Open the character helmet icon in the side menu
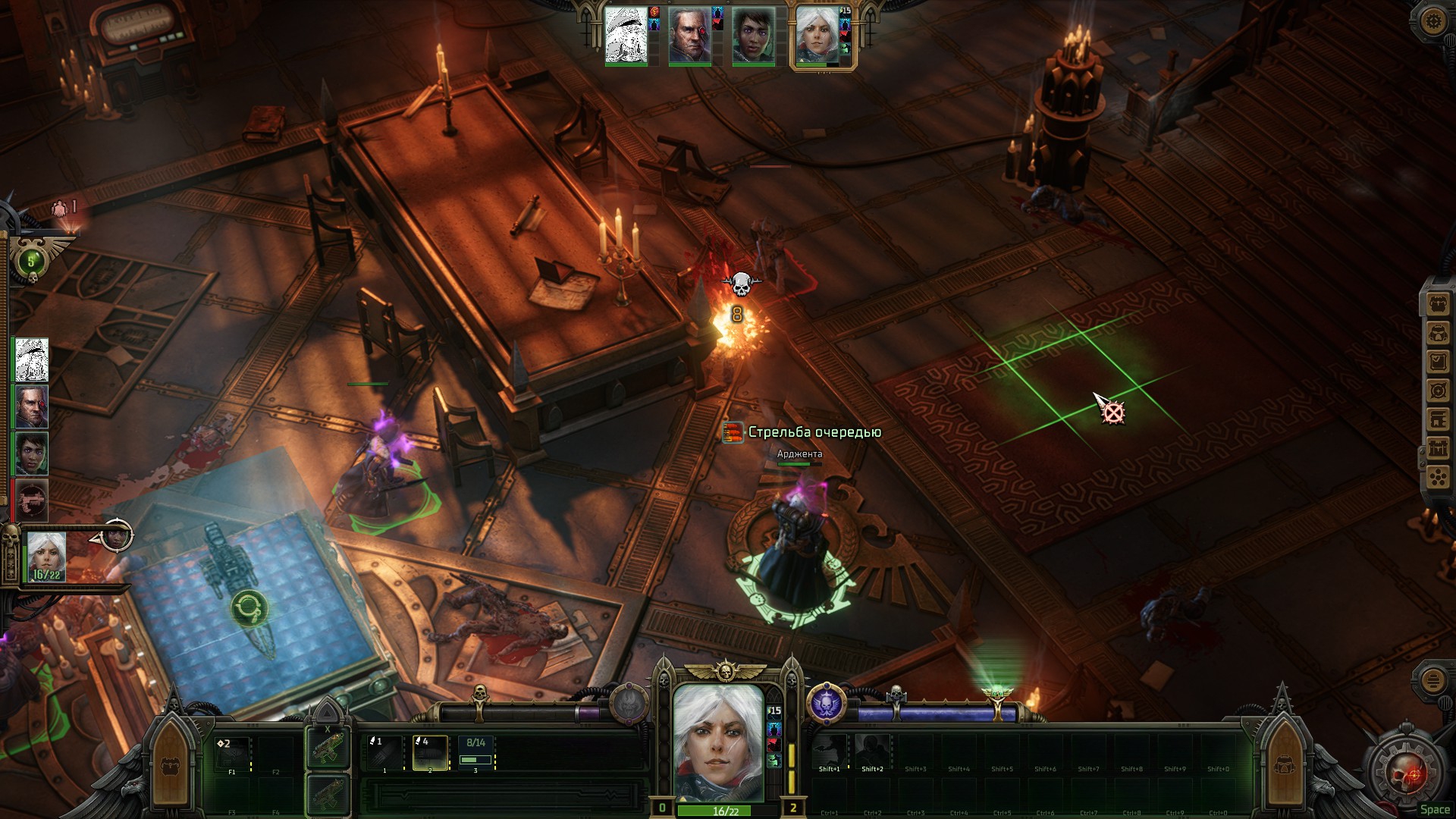Viewport: 1456px width, 819px height. 1438,334
